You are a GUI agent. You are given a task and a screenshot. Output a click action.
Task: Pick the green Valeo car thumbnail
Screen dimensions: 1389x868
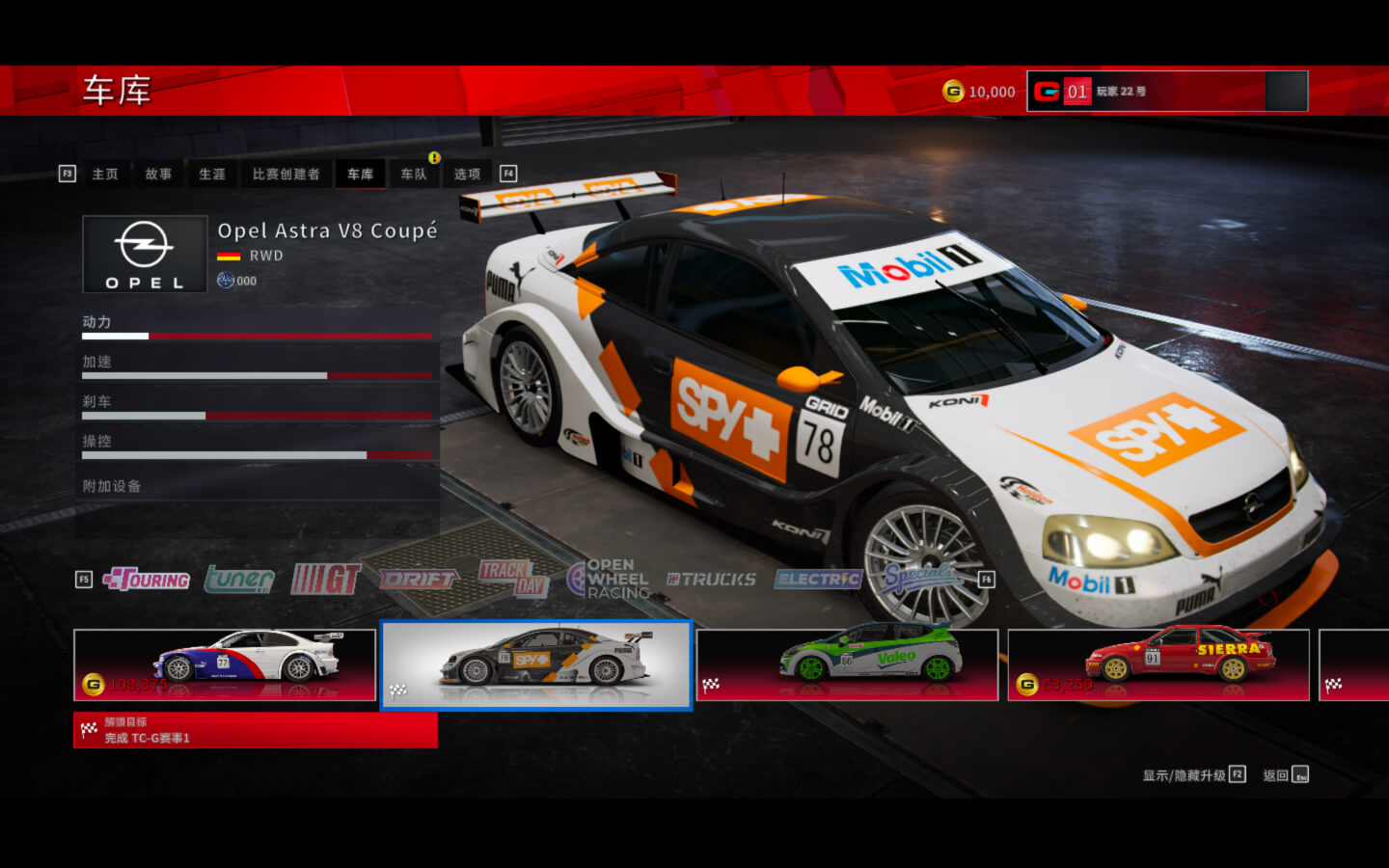tap(847, 665)
